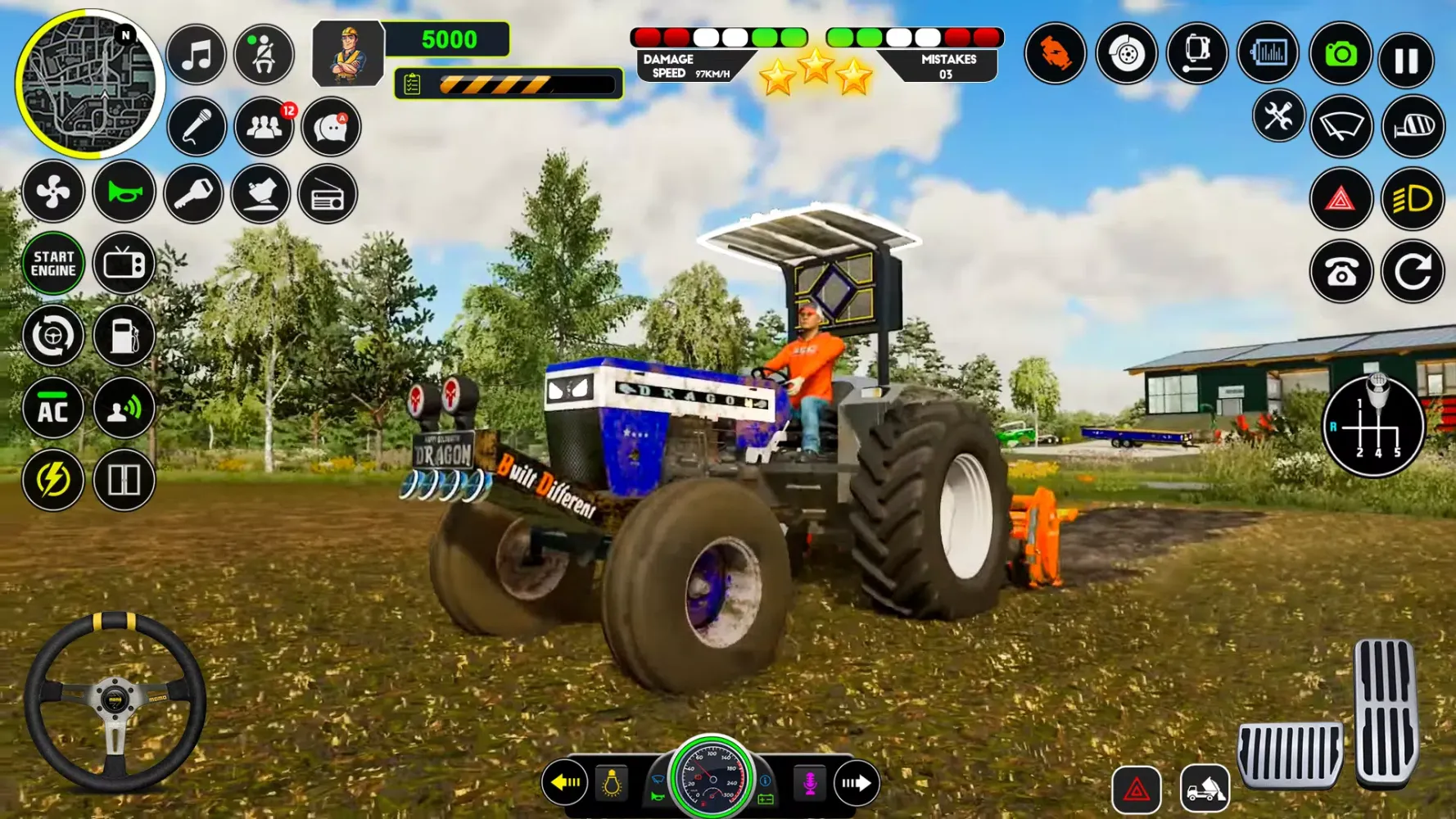
Task: Pause the game
Action: point(1406,59)
